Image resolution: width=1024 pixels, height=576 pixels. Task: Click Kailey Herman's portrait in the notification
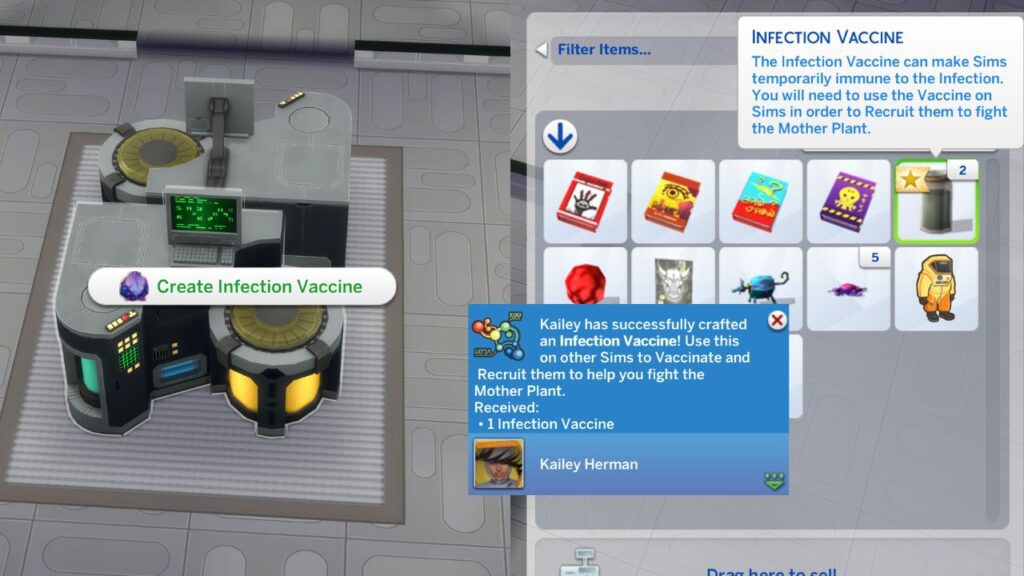(499, 464)
